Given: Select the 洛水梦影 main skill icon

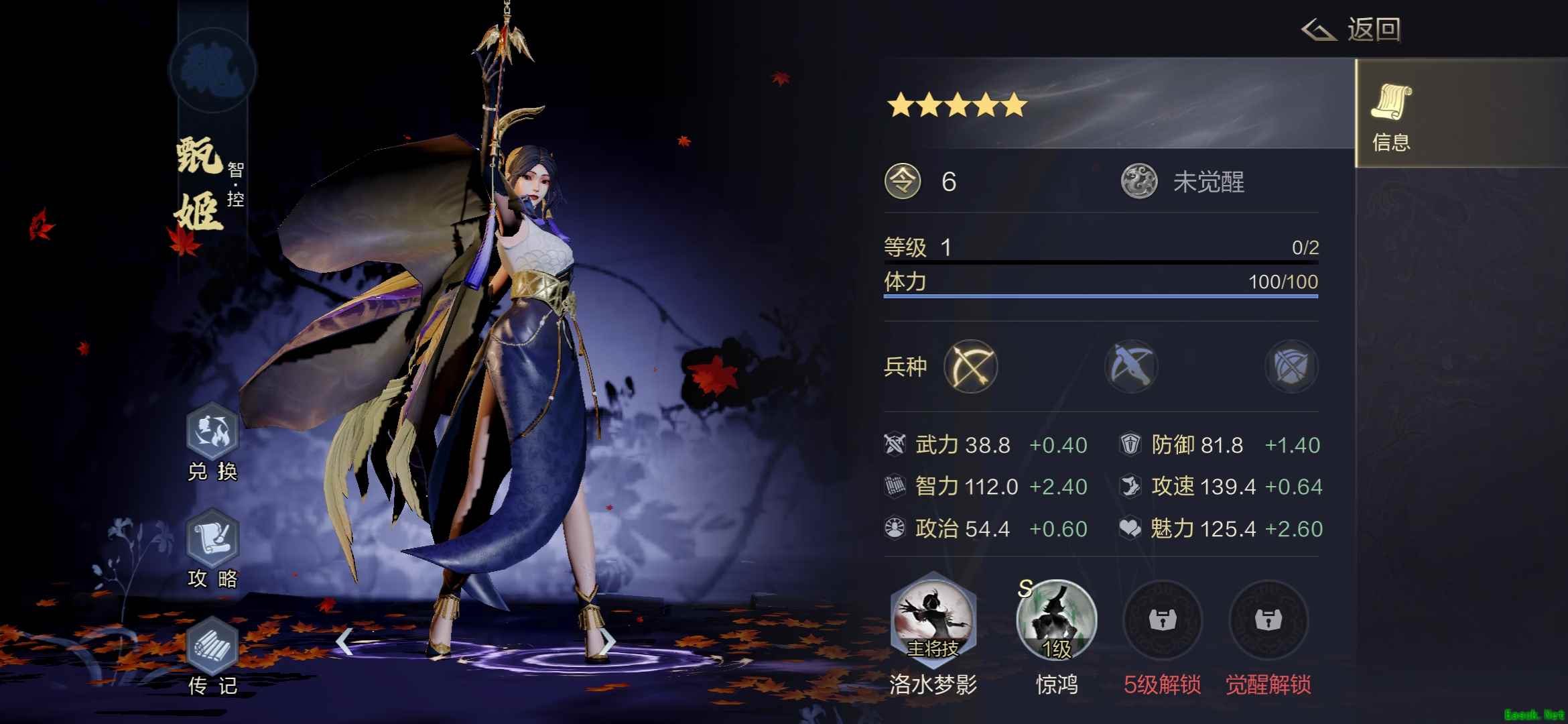Looking at the screenshot, I should tap(933, 618).
